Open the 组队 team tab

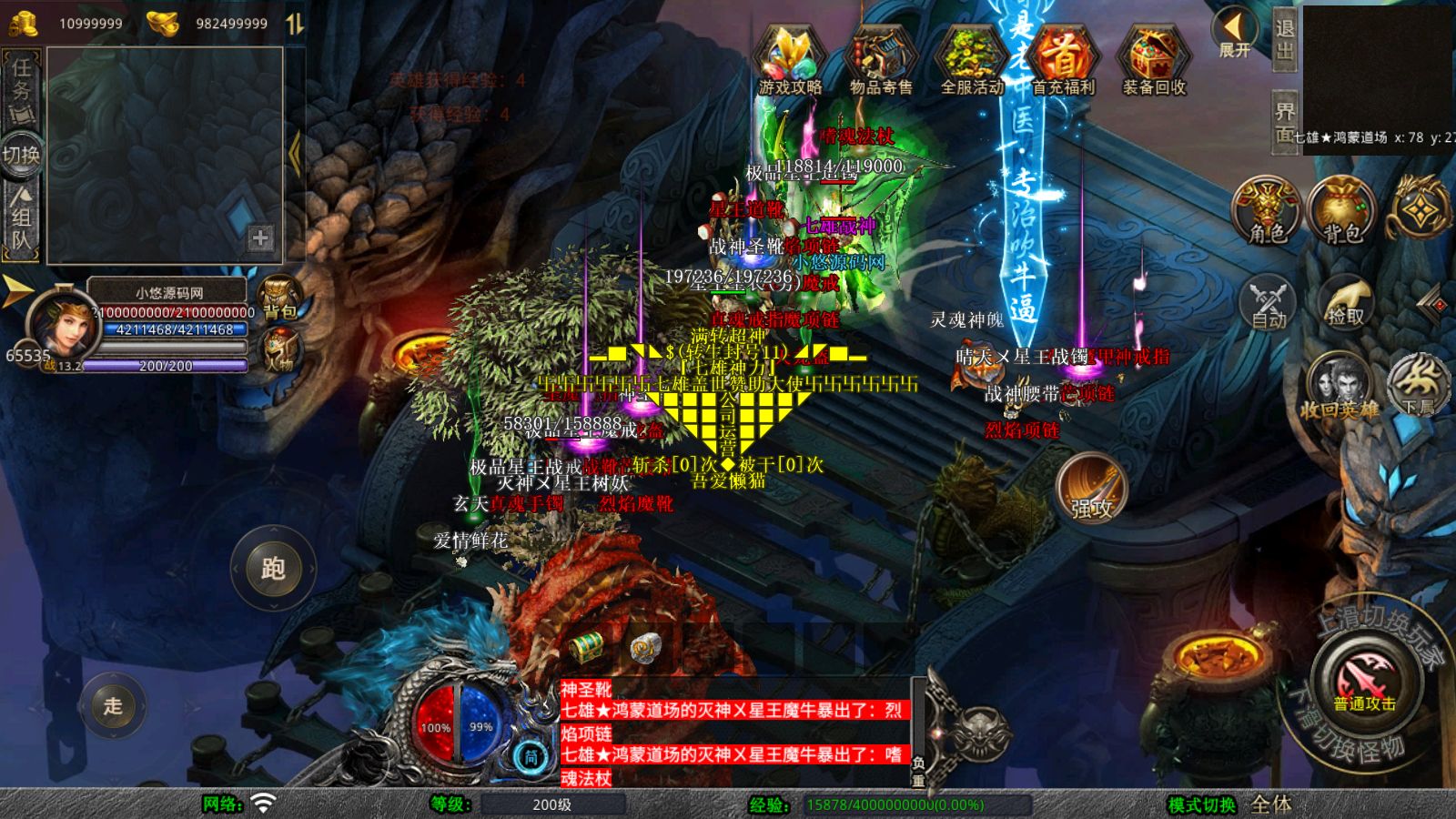coord(21,217)
